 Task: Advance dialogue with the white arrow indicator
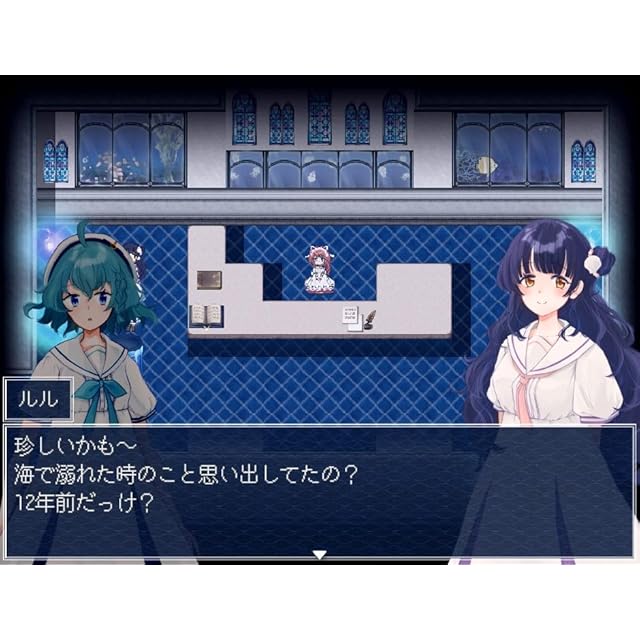point(319,553)
